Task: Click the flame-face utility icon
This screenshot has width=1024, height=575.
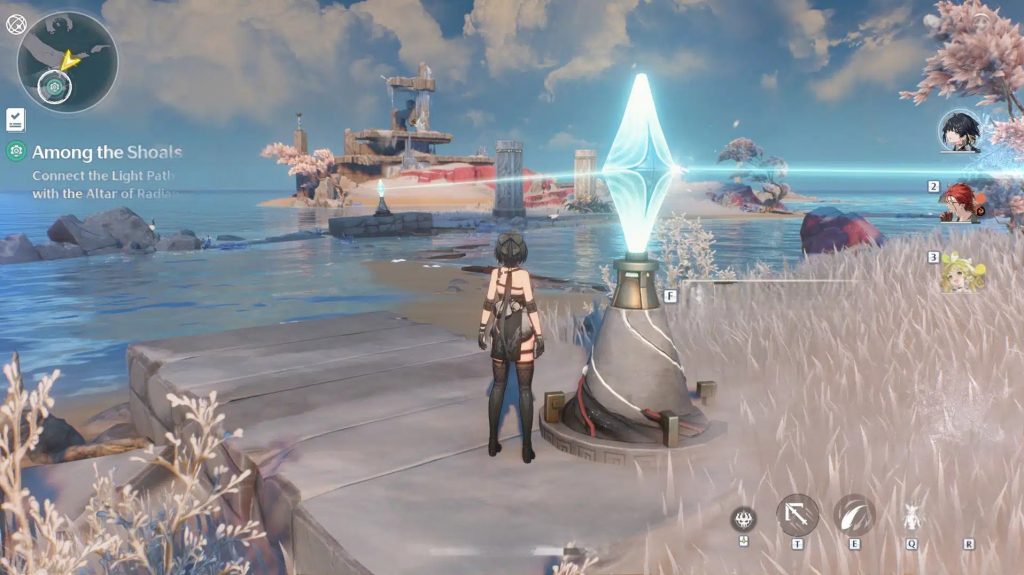Action: click(743, 518)
